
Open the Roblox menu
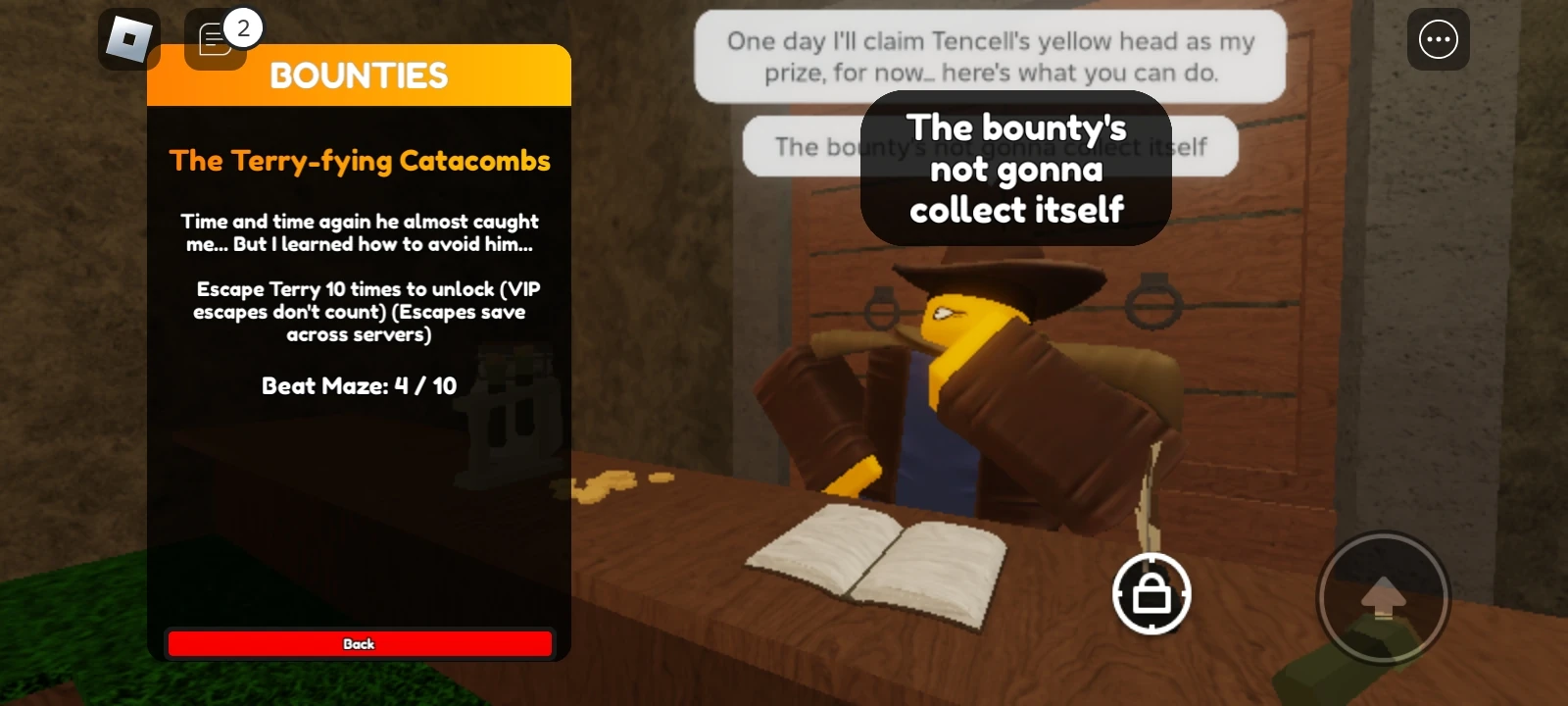tap(127, 39)
